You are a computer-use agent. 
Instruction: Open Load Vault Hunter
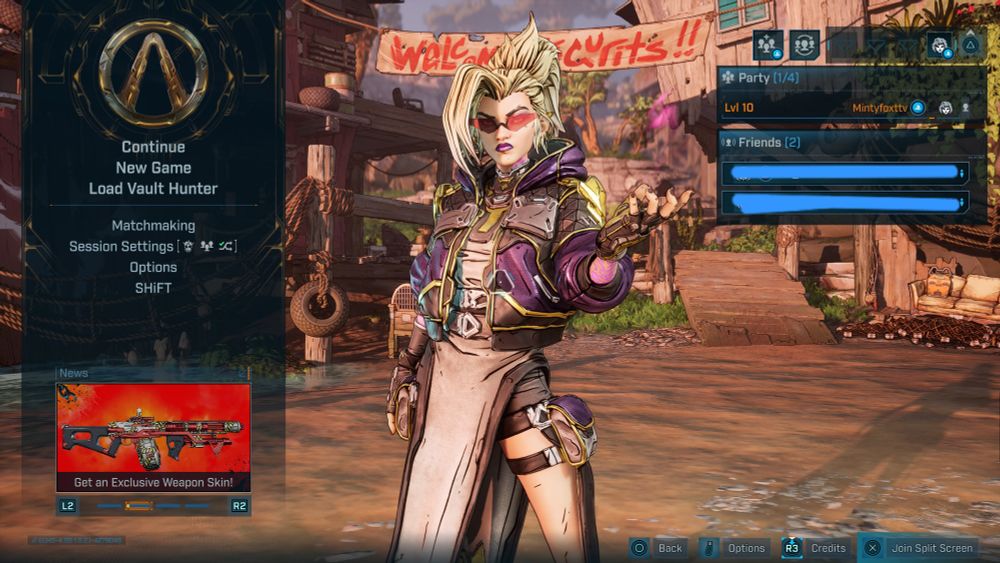153,188
